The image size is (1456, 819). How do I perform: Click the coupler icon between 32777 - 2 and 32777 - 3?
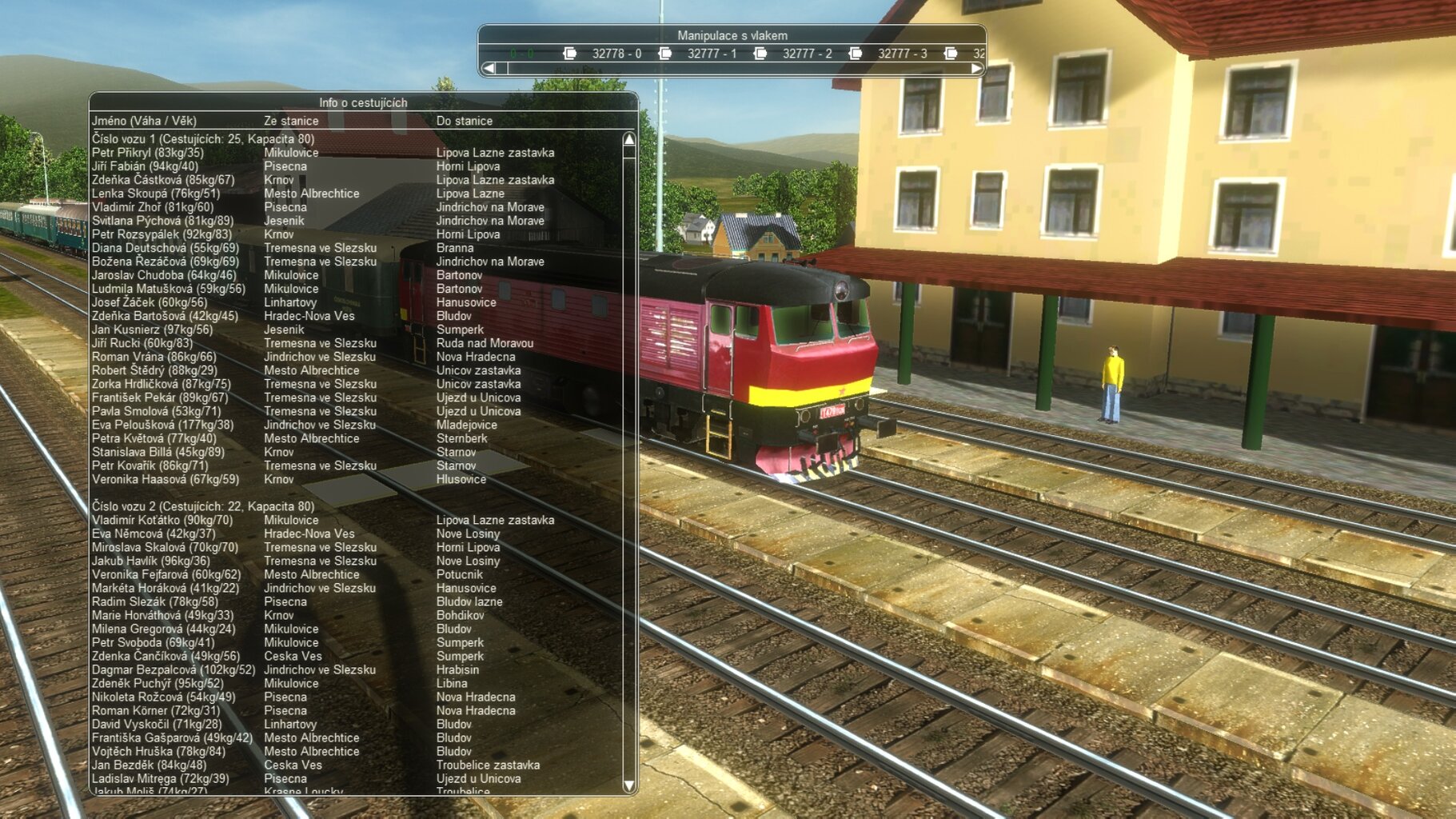point(855,54)
